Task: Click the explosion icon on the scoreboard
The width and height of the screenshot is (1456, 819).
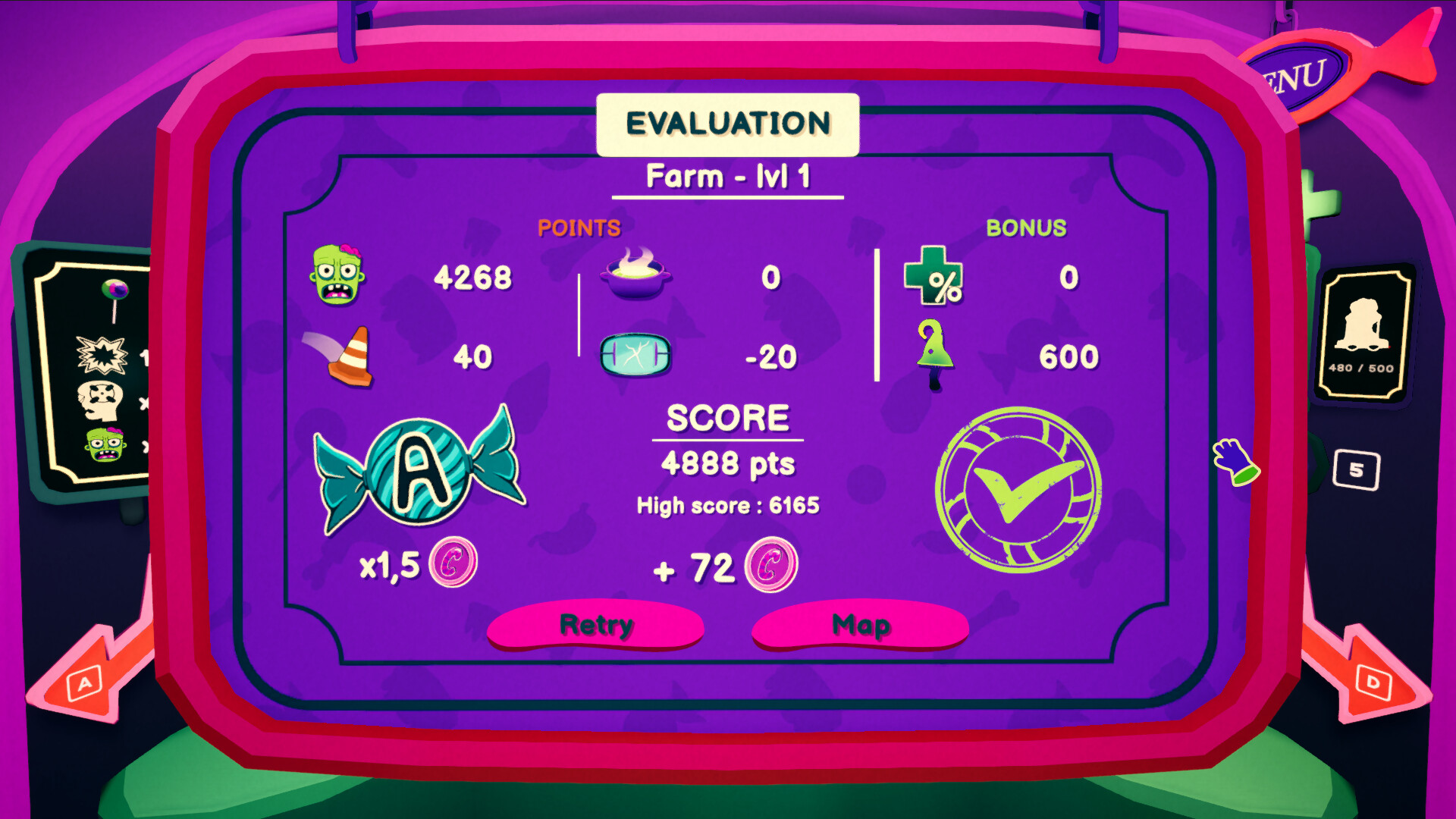Action: (101, 353)
